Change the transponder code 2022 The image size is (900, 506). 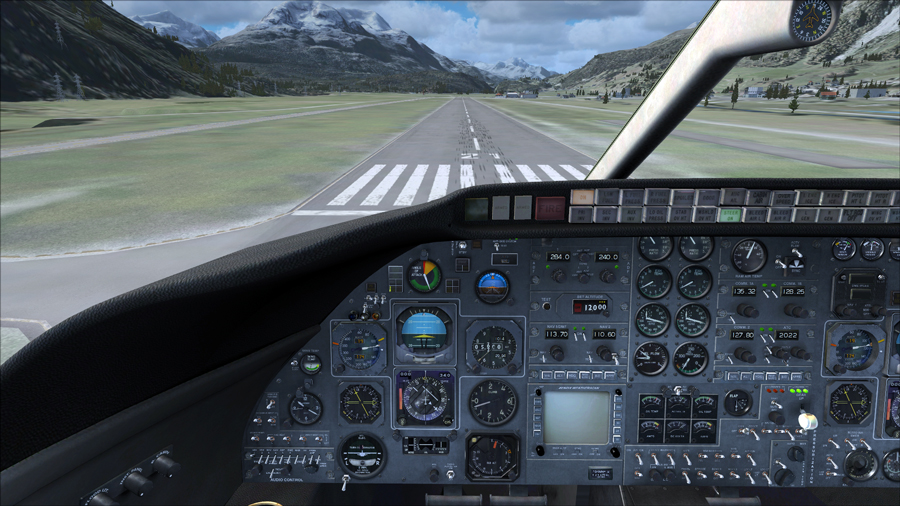click(x=787, y=336)
